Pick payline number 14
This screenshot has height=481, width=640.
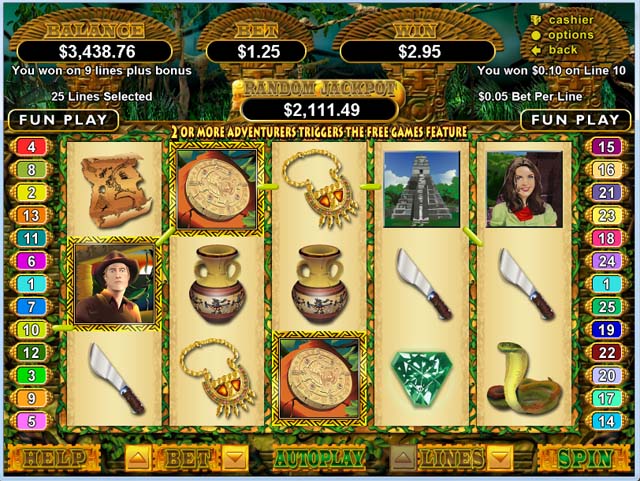click(x=606, y=421)
